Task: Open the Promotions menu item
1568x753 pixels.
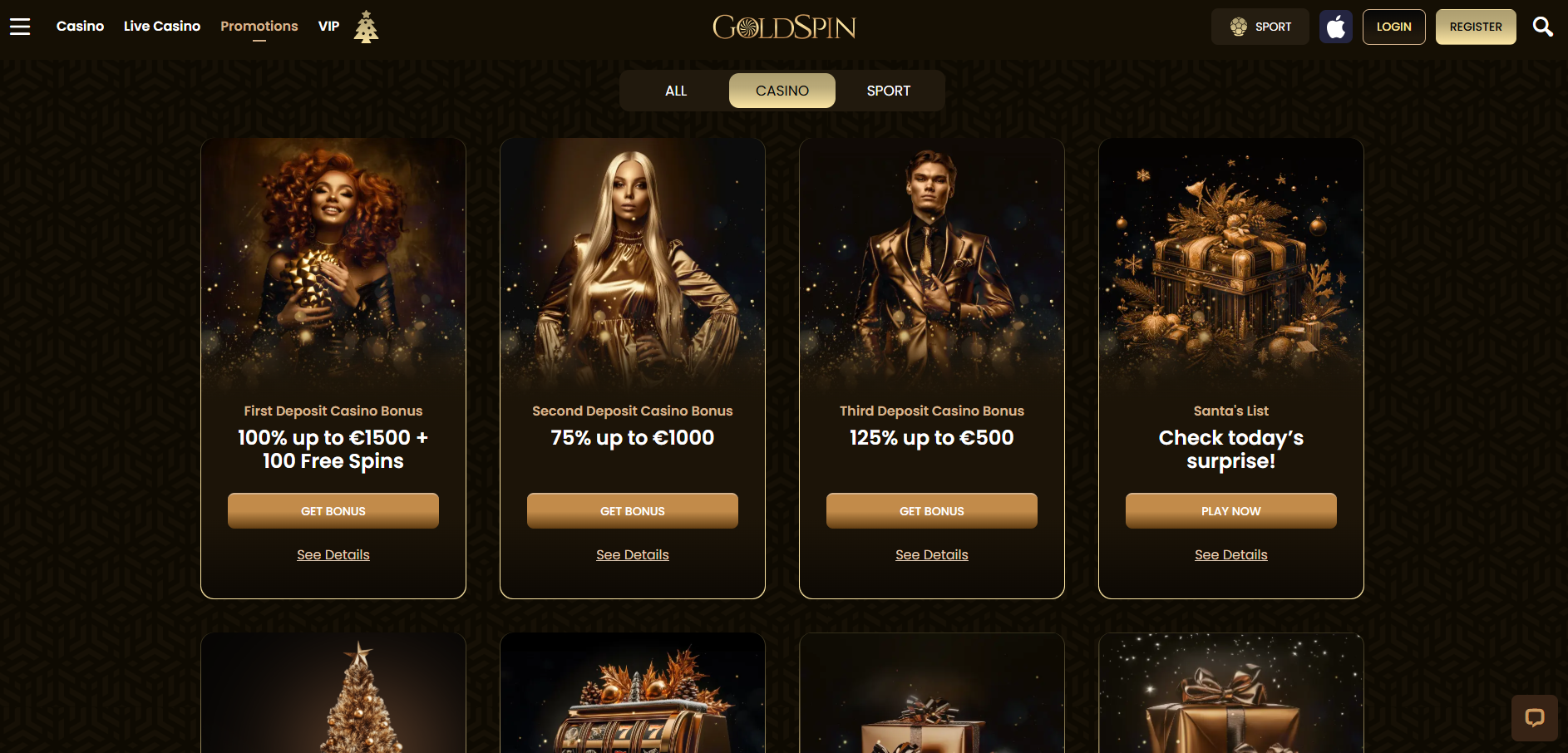Action: point(259,26)
